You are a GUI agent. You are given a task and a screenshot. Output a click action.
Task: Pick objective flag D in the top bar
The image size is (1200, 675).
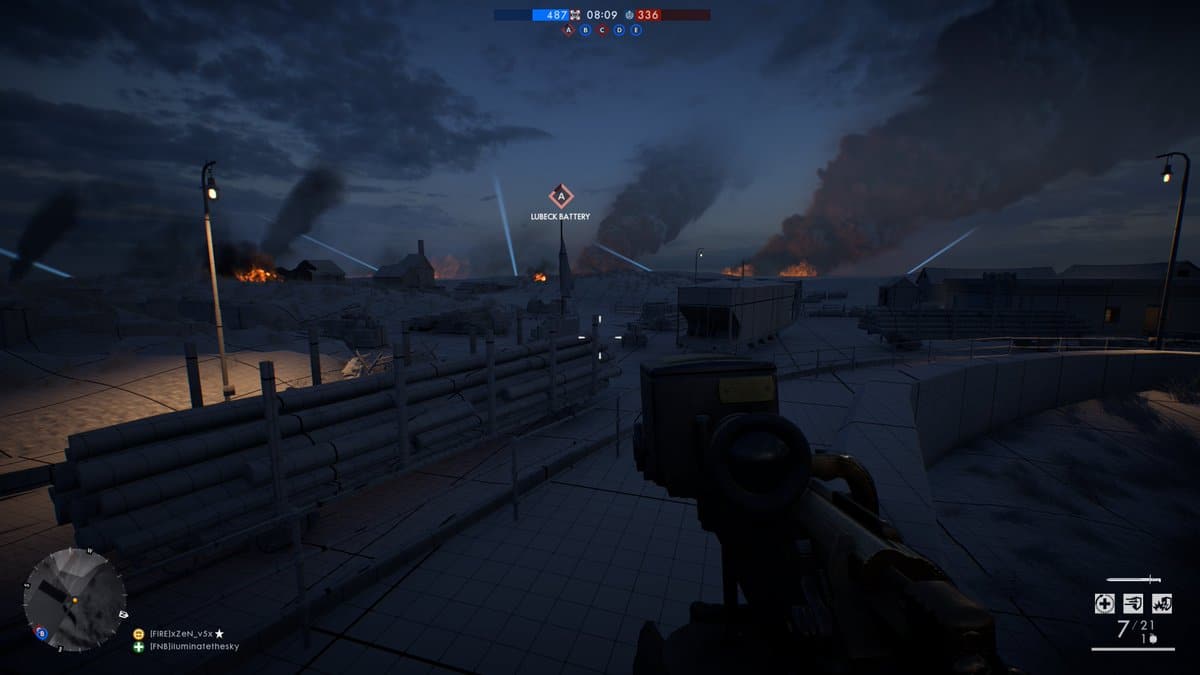click(x=619, y=30)
